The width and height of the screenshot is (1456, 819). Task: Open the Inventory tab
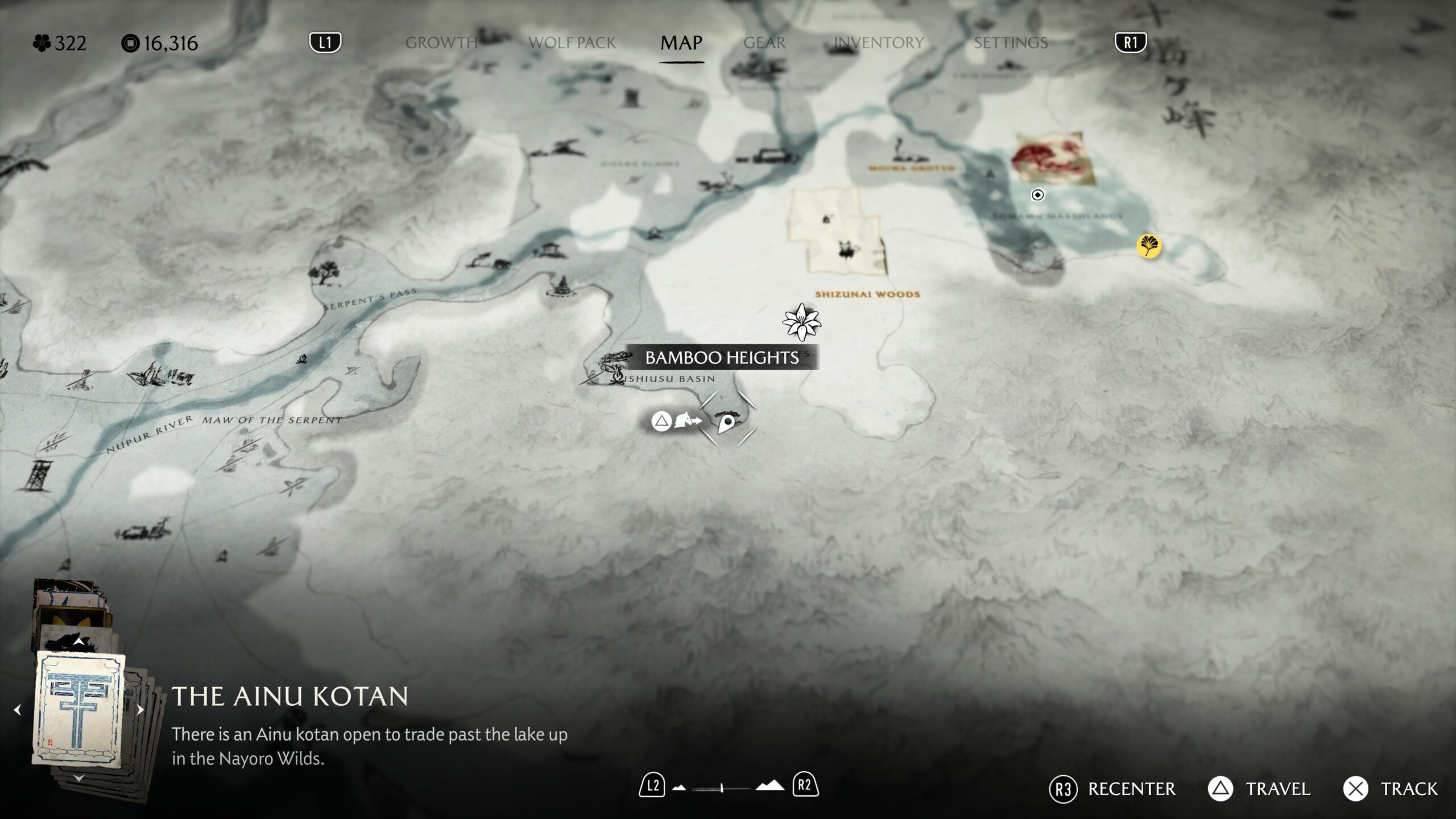pos(879,43)
